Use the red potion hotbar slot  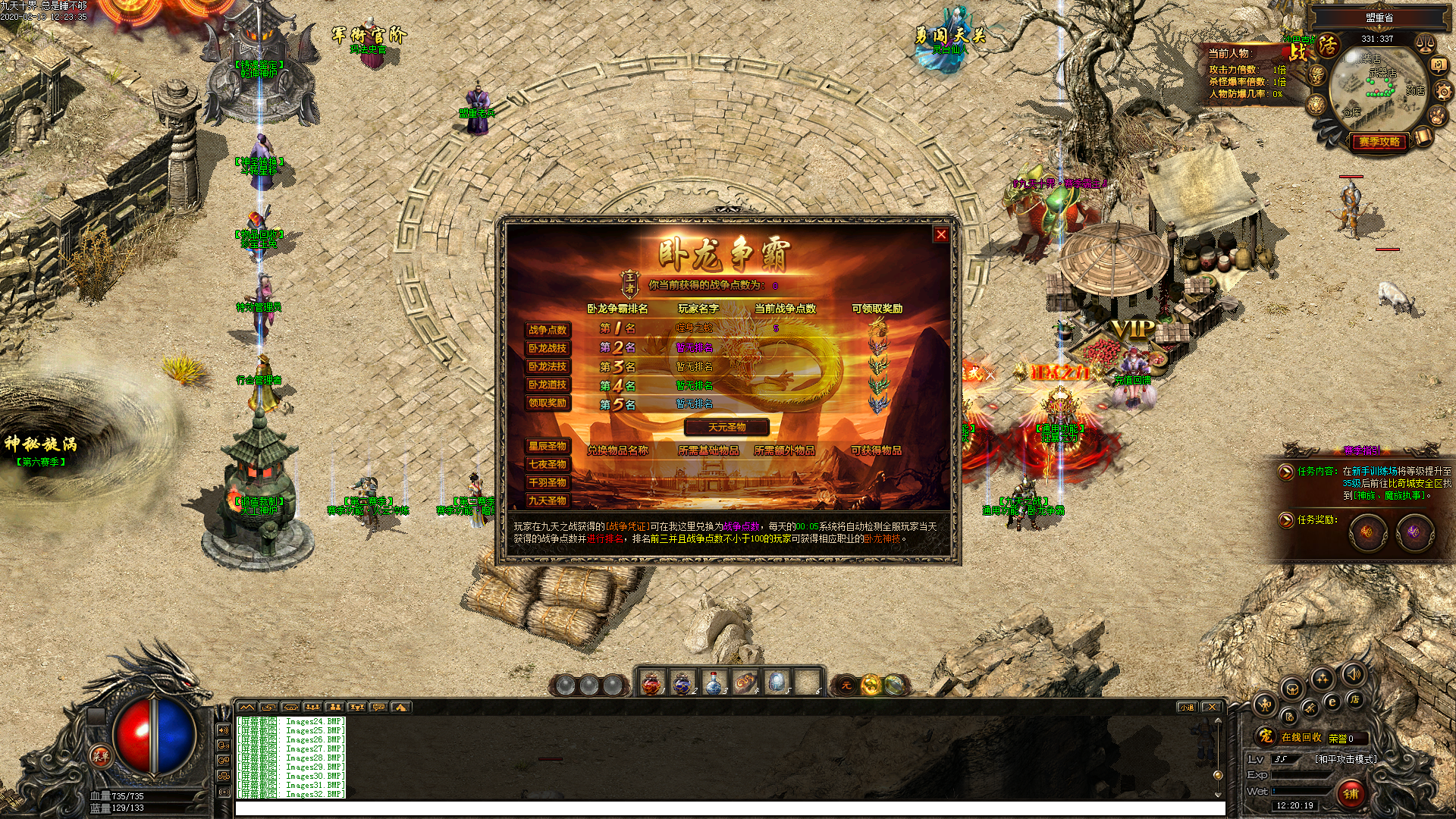tap(651, 683)
